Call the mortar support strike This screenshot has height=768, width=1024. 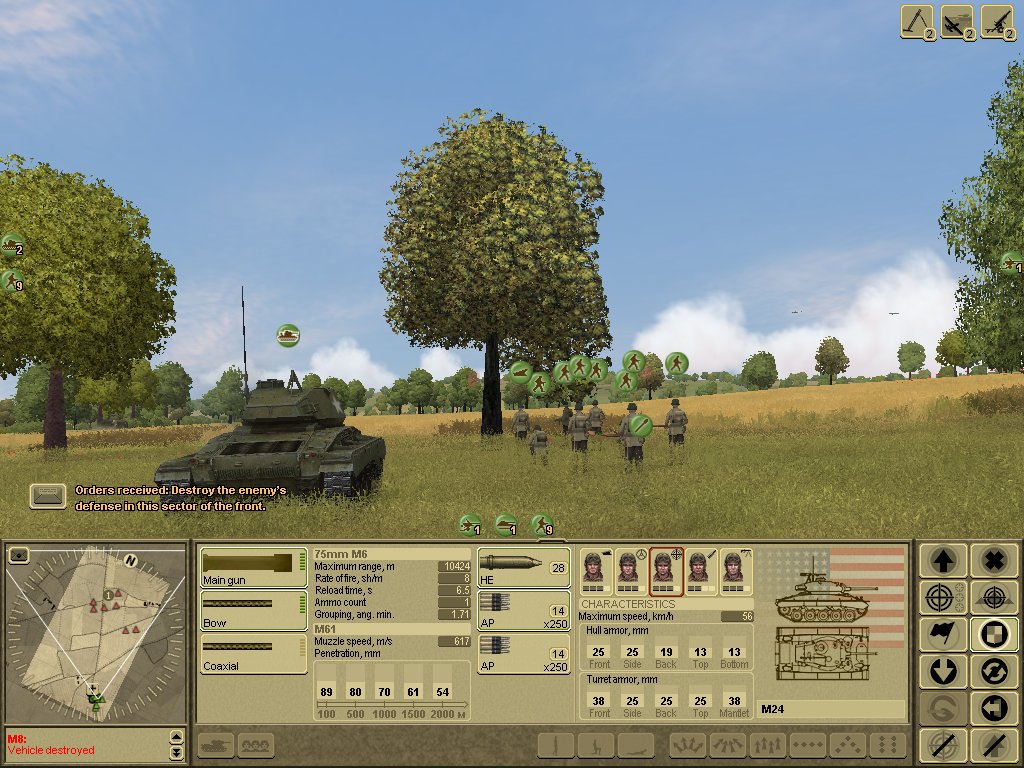tap(916, 22)
